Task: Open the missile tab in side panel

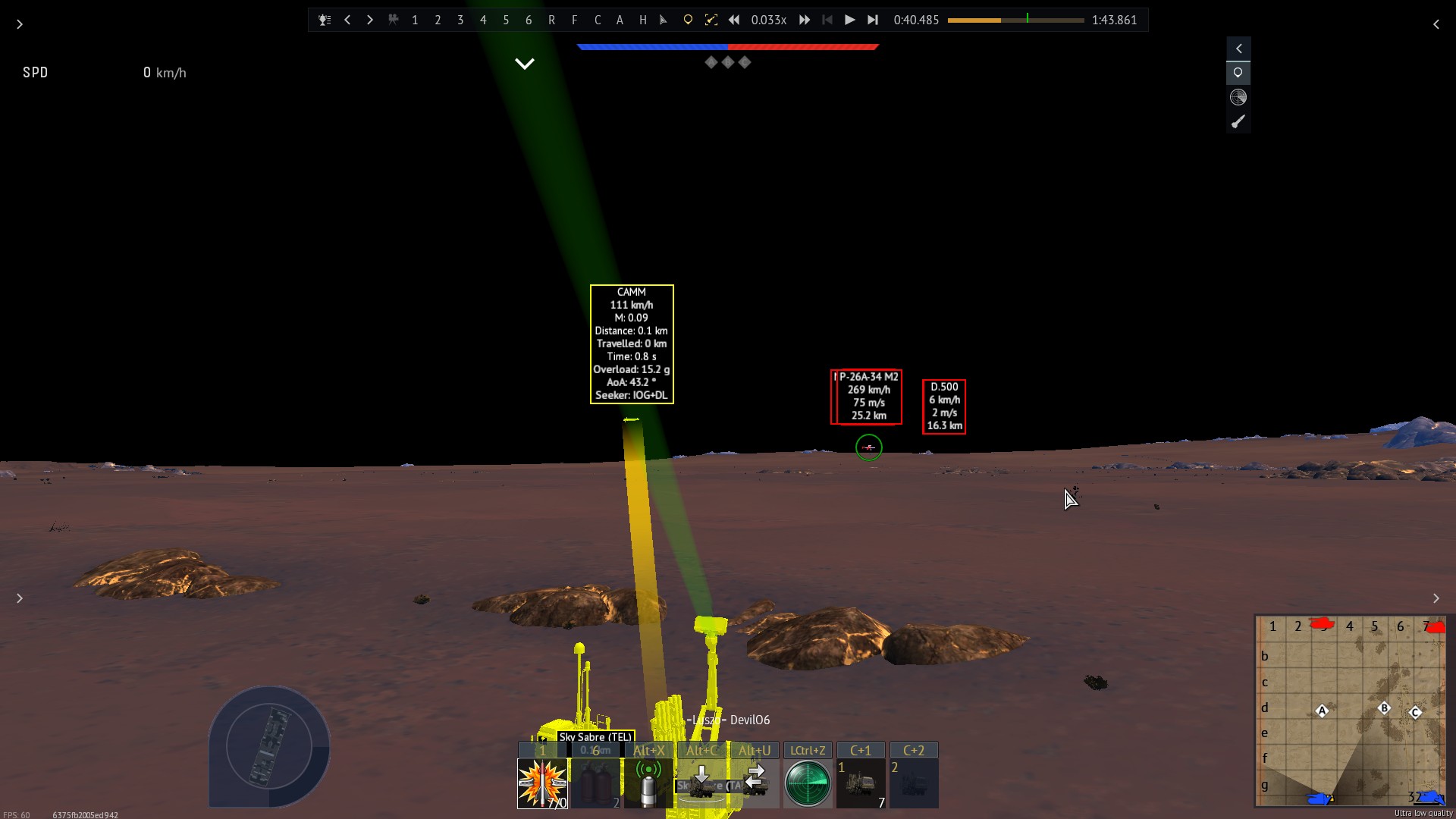Action: pos(1238,121)
